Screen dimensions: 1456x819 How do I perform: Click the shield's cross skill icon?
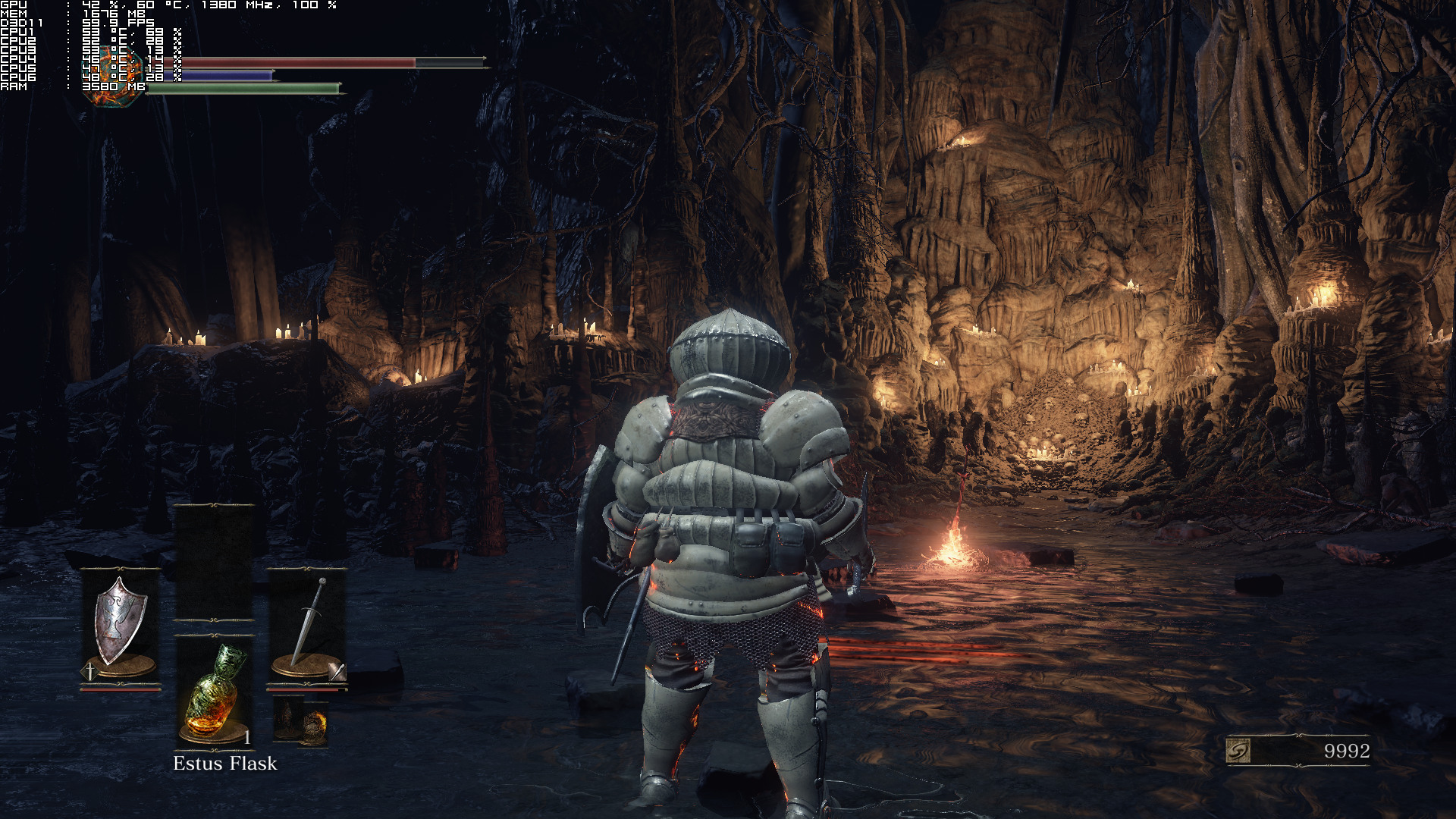(x=89, y=671)
